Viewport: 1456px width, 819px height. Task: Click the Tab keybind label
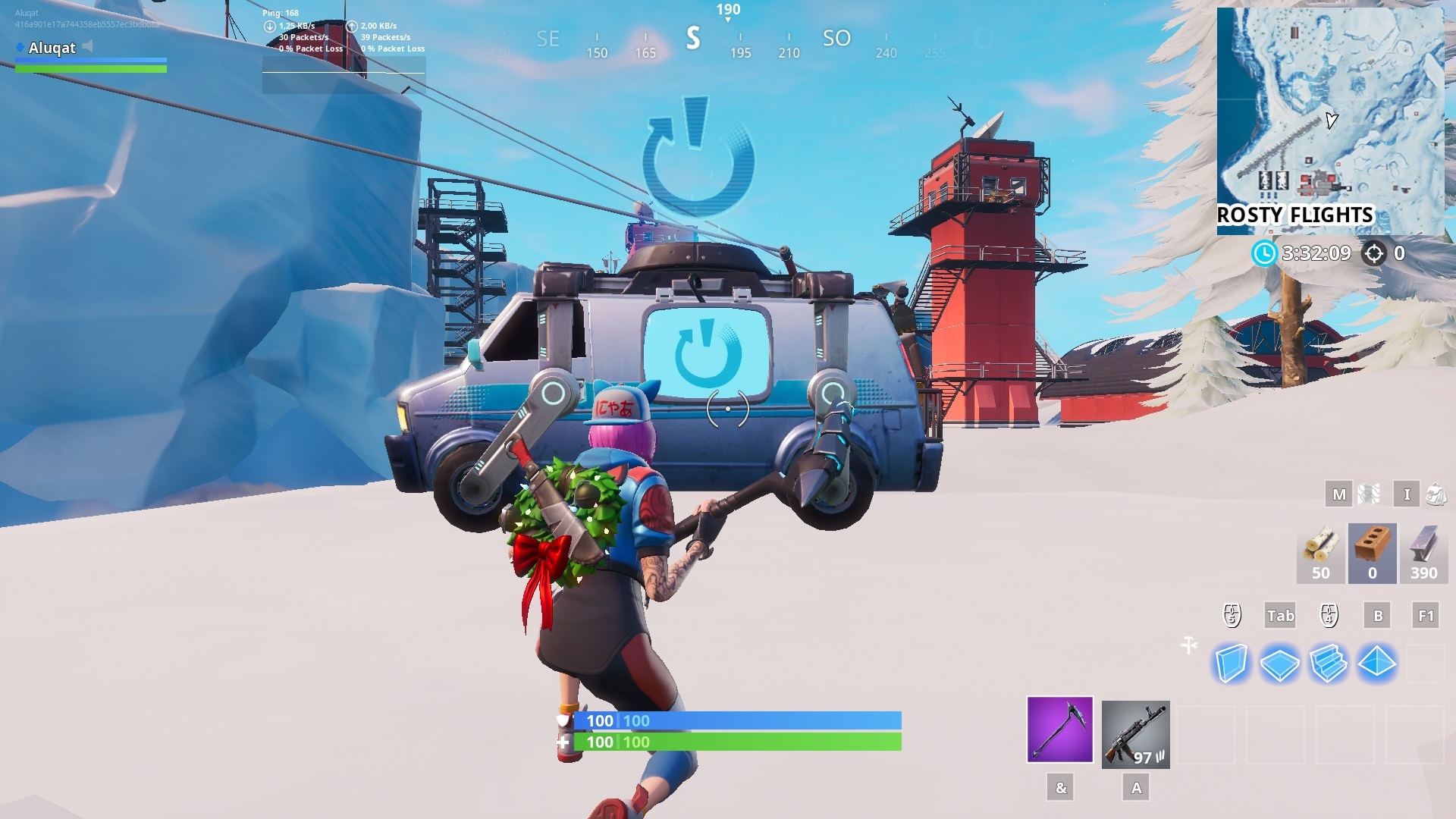point(1281,616)
